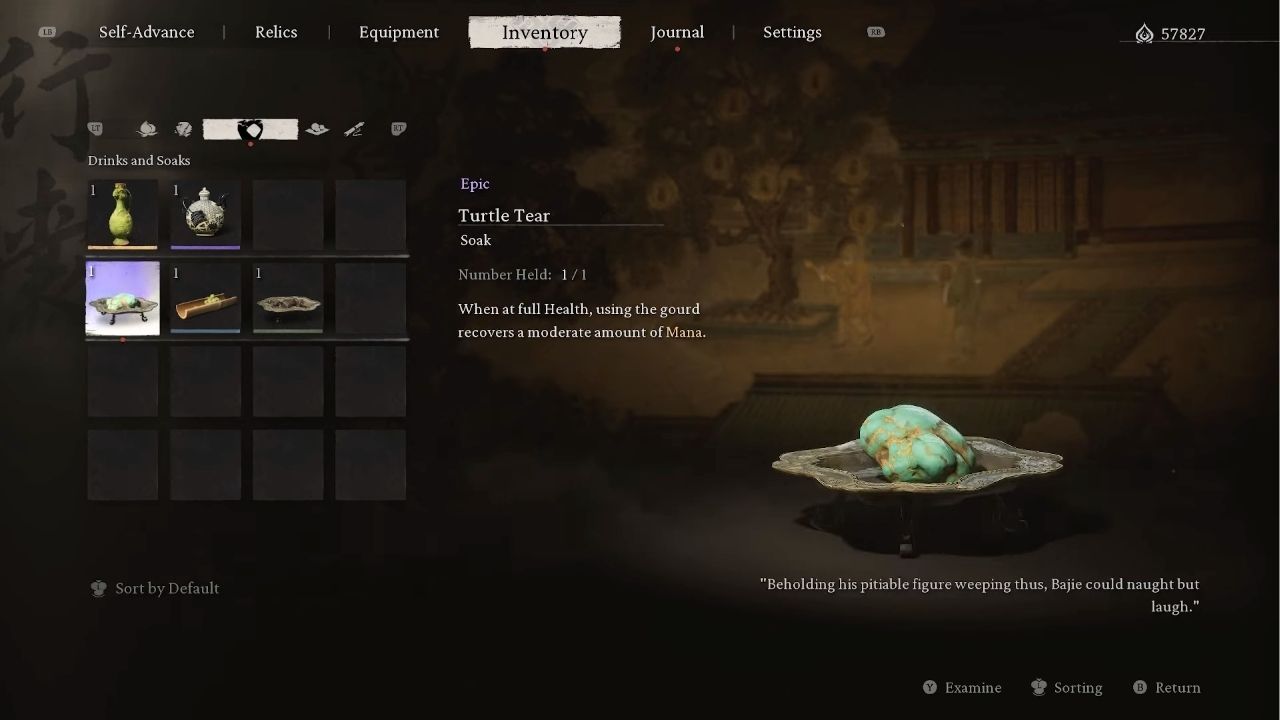Select the Inventory tab
Viewport: 1280px width, 720px height.
tap(544, 32)
